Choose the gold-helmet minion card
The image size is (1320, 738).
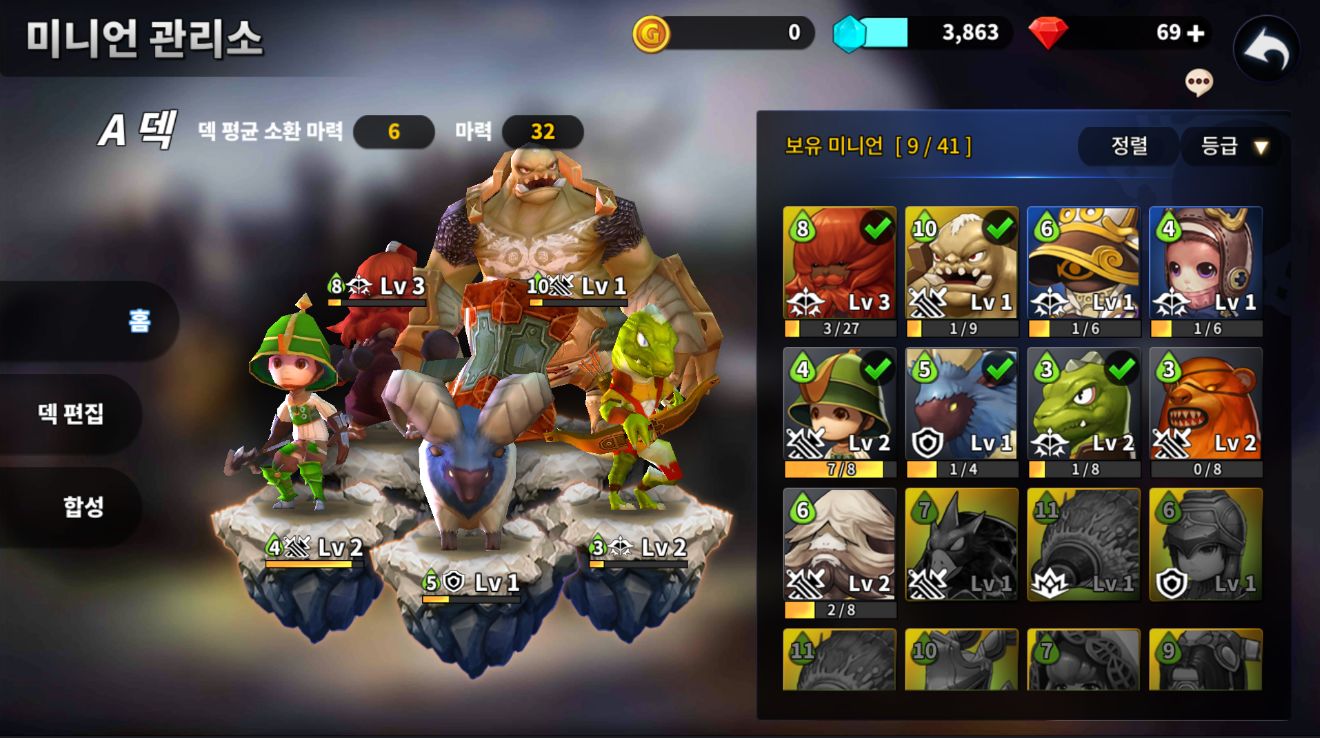[x=1083, y=262]
